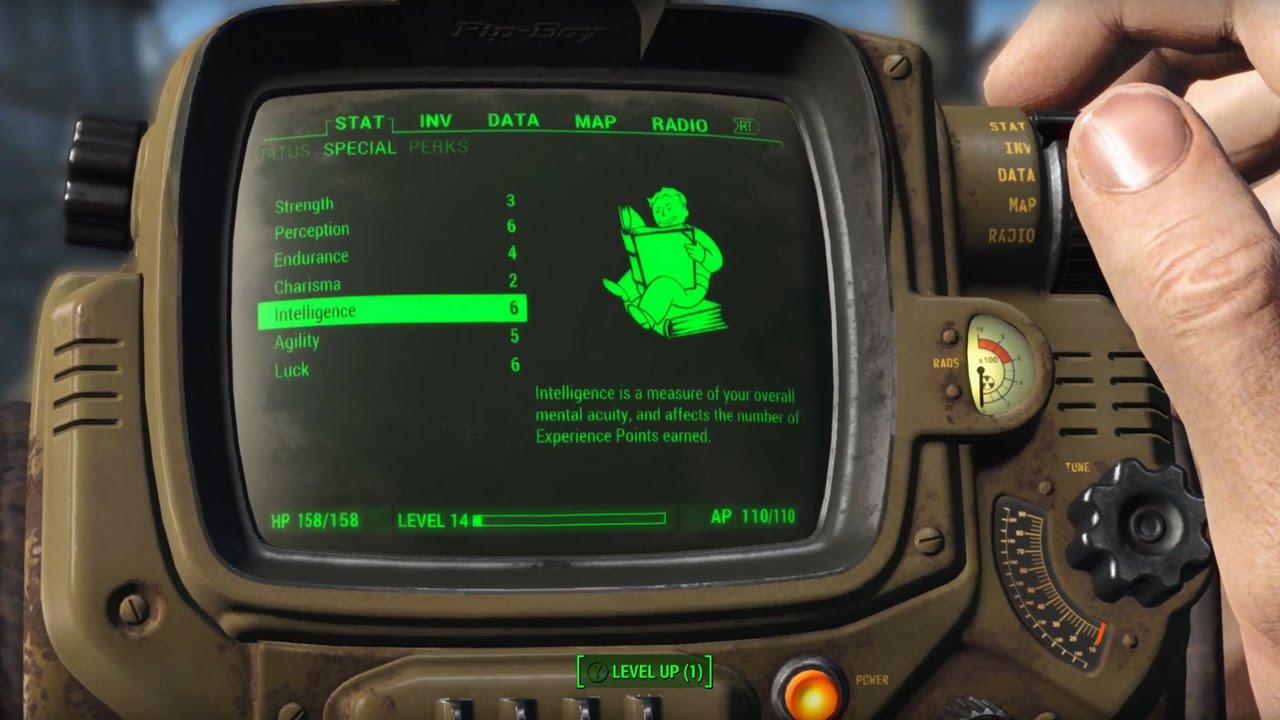Set the selector dial to INV

[x=1017, y=146]
